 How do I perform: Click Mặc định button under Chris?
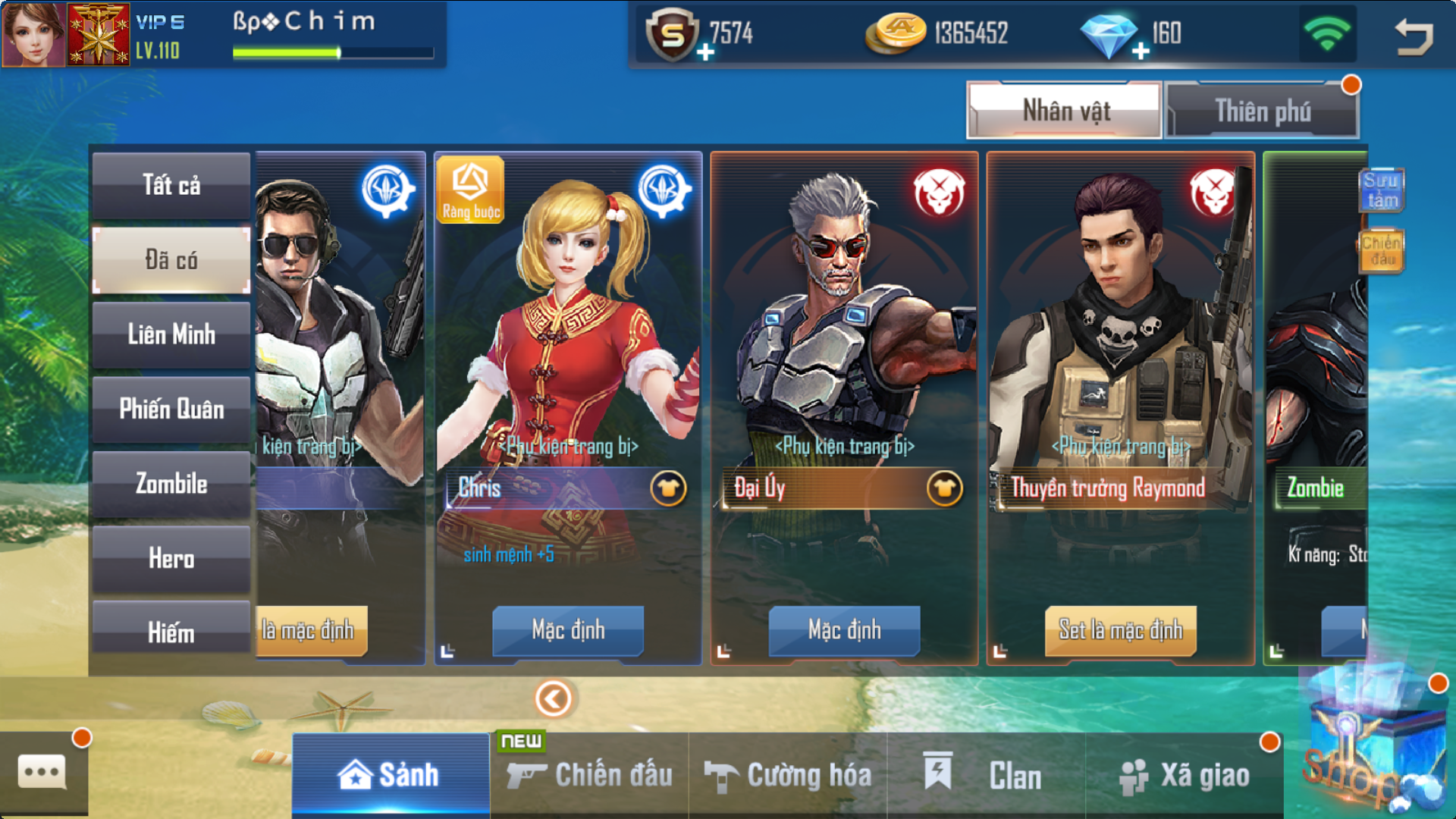[568, 629]
